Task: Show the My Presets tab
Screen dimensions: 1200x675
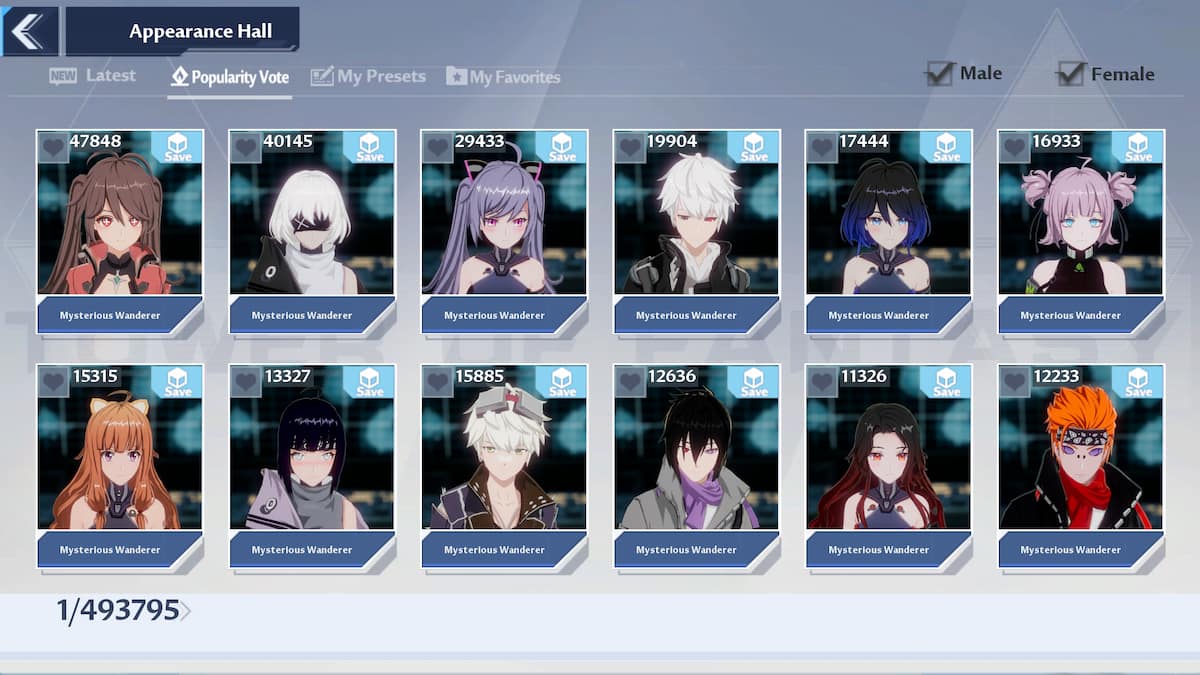Action: point(368,77)
